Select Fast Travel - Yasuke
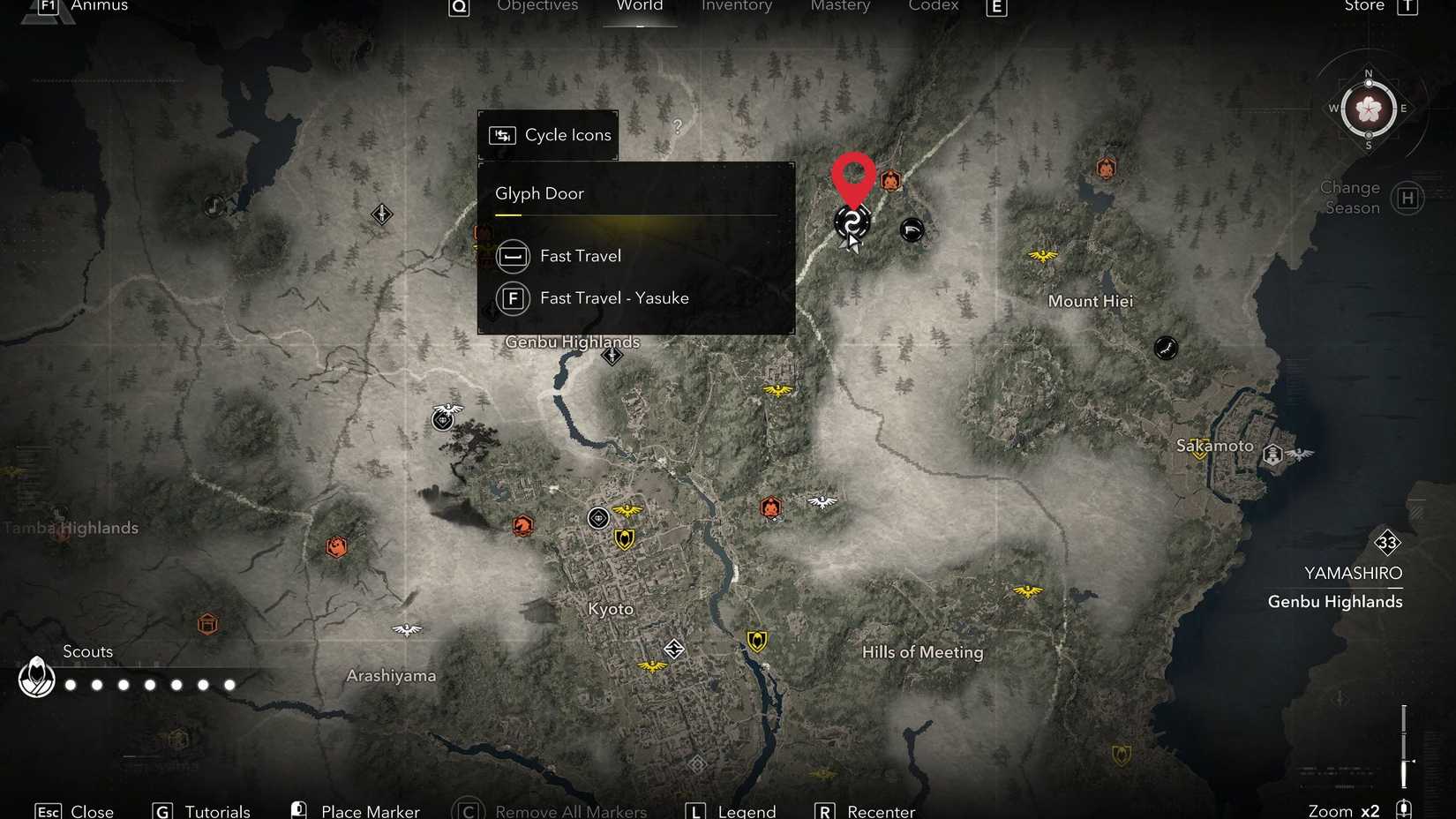1456x819 pixels. click(615, 298)
